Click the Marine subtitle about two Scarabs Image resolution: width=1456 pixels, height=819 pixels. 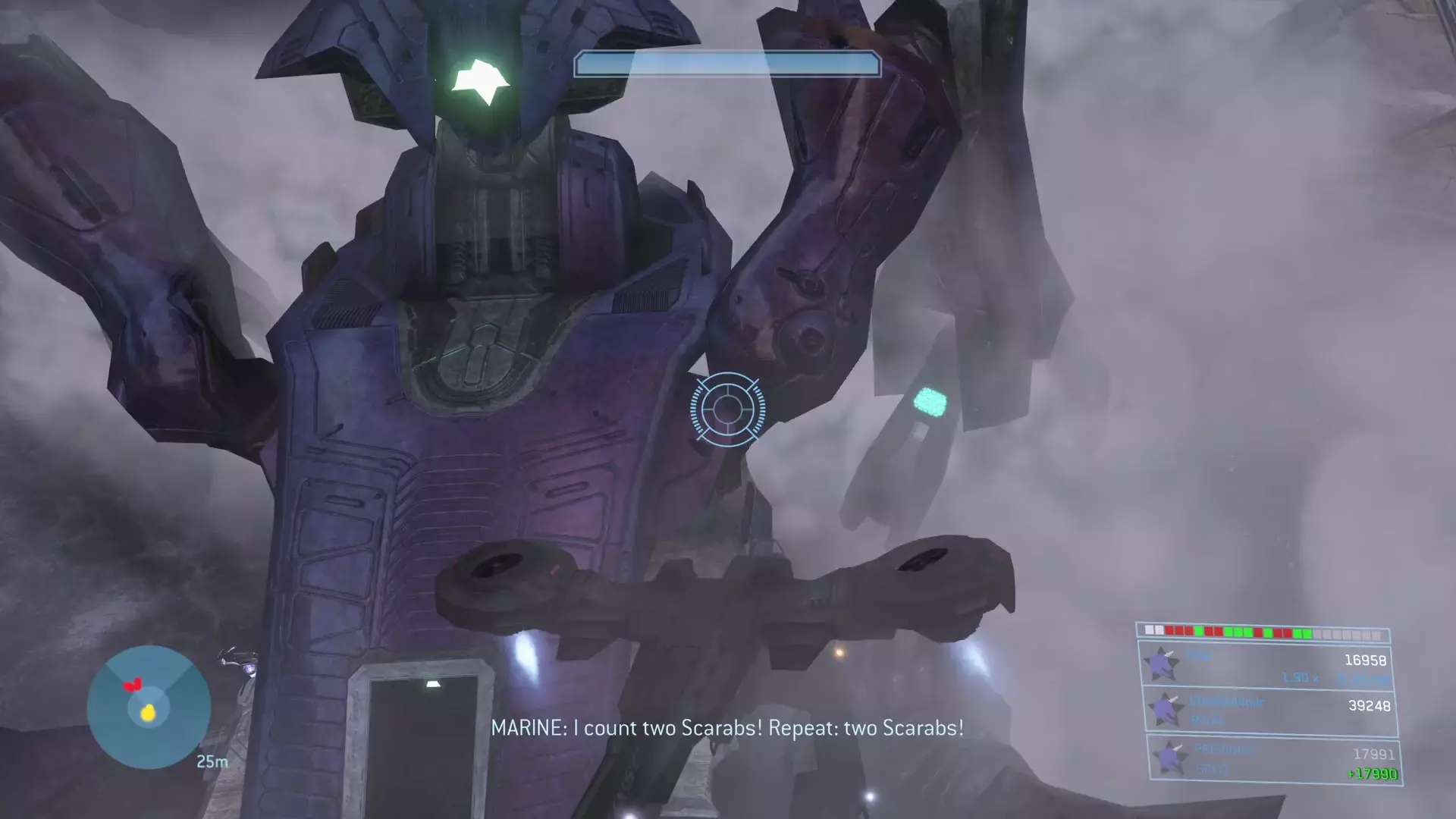pyautogui.click(x=728, y=728)
